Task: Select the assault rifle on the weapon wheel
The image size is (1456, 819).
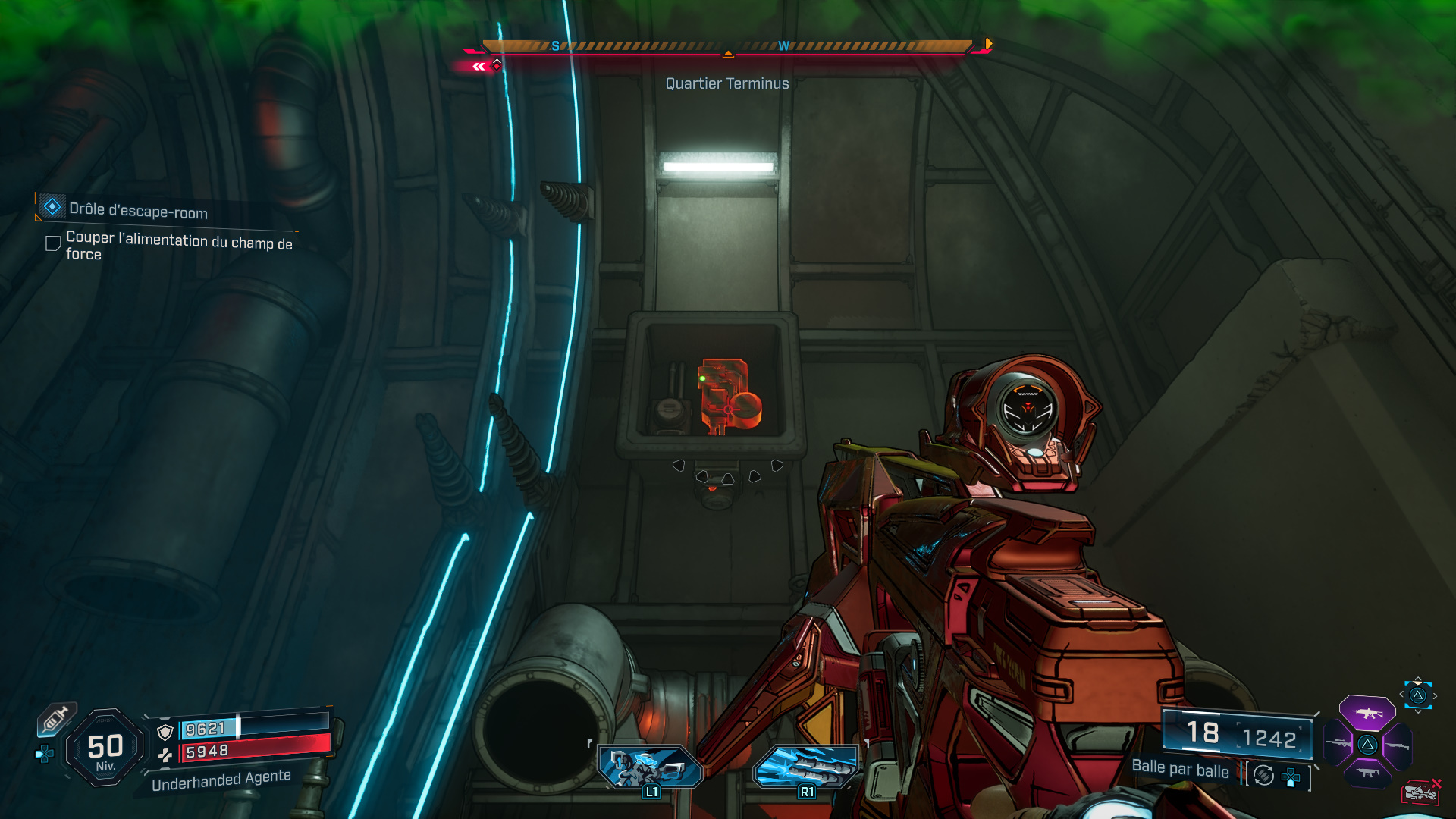Action: coord(1367,714)
